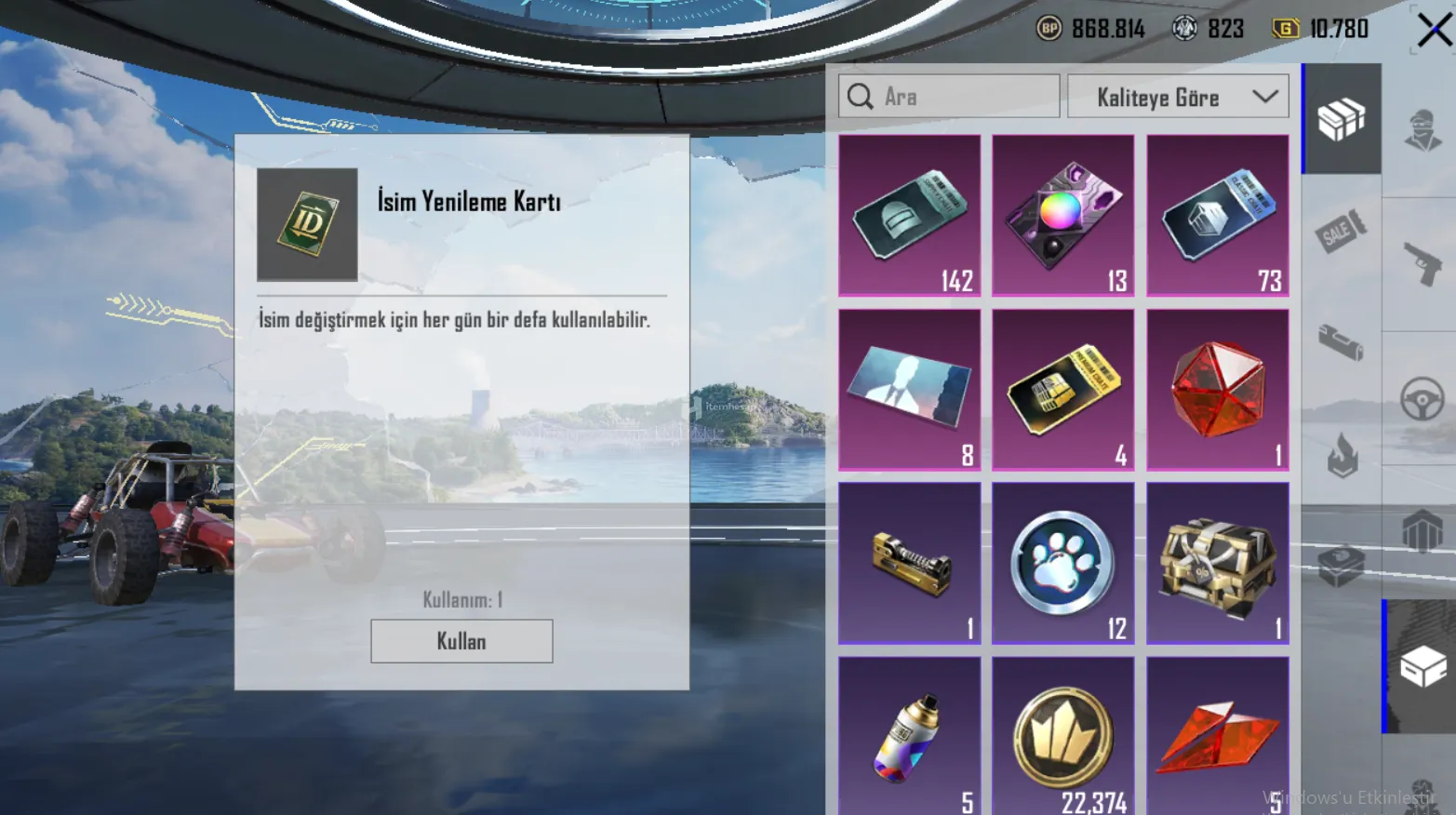This screenshot has height=815, width=1456.
Task: Switch to the flame icon tab
Action: click(1342, 454)
